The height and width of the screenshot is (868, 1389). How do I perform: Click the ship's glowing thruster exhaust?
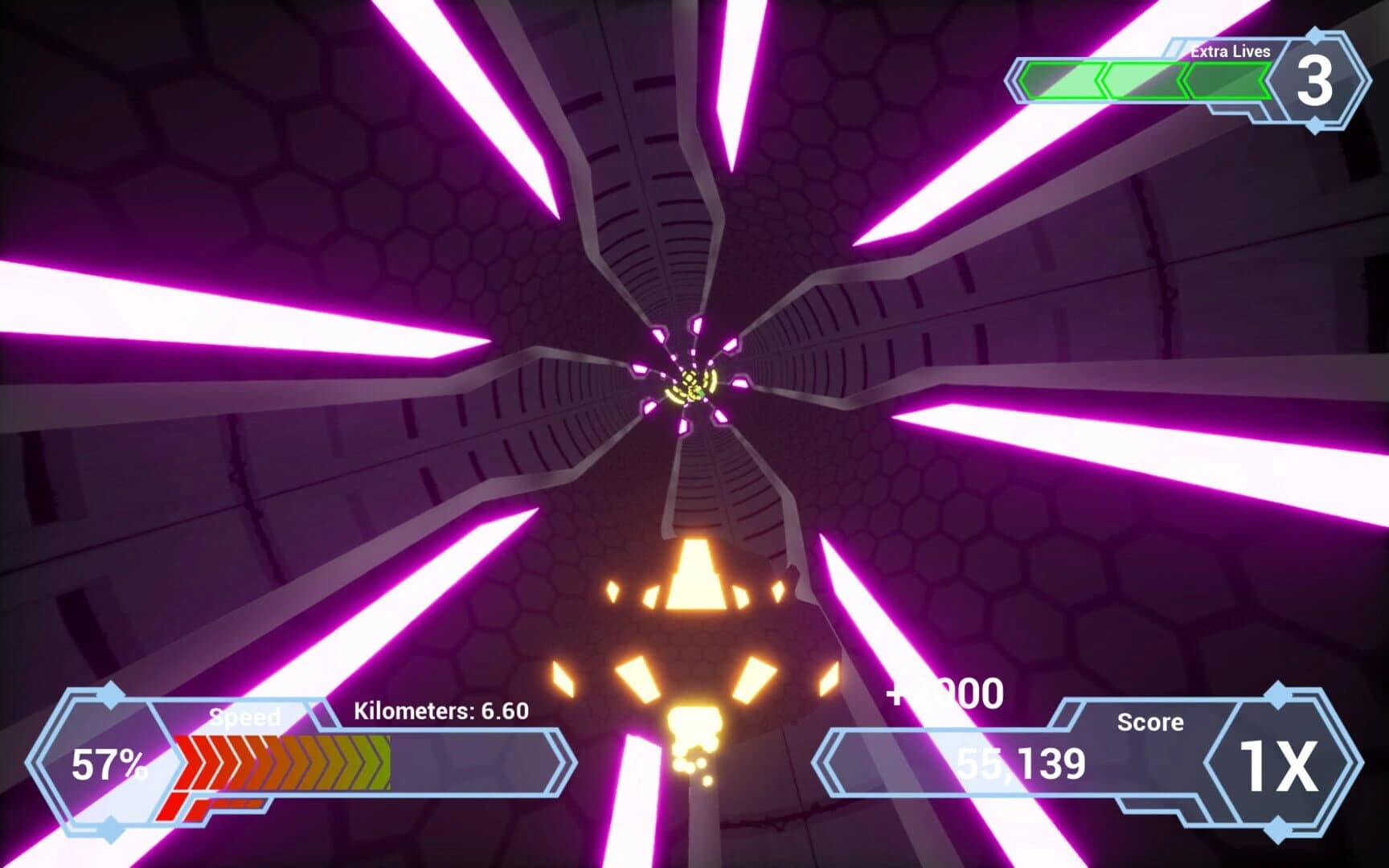point(693,727)
